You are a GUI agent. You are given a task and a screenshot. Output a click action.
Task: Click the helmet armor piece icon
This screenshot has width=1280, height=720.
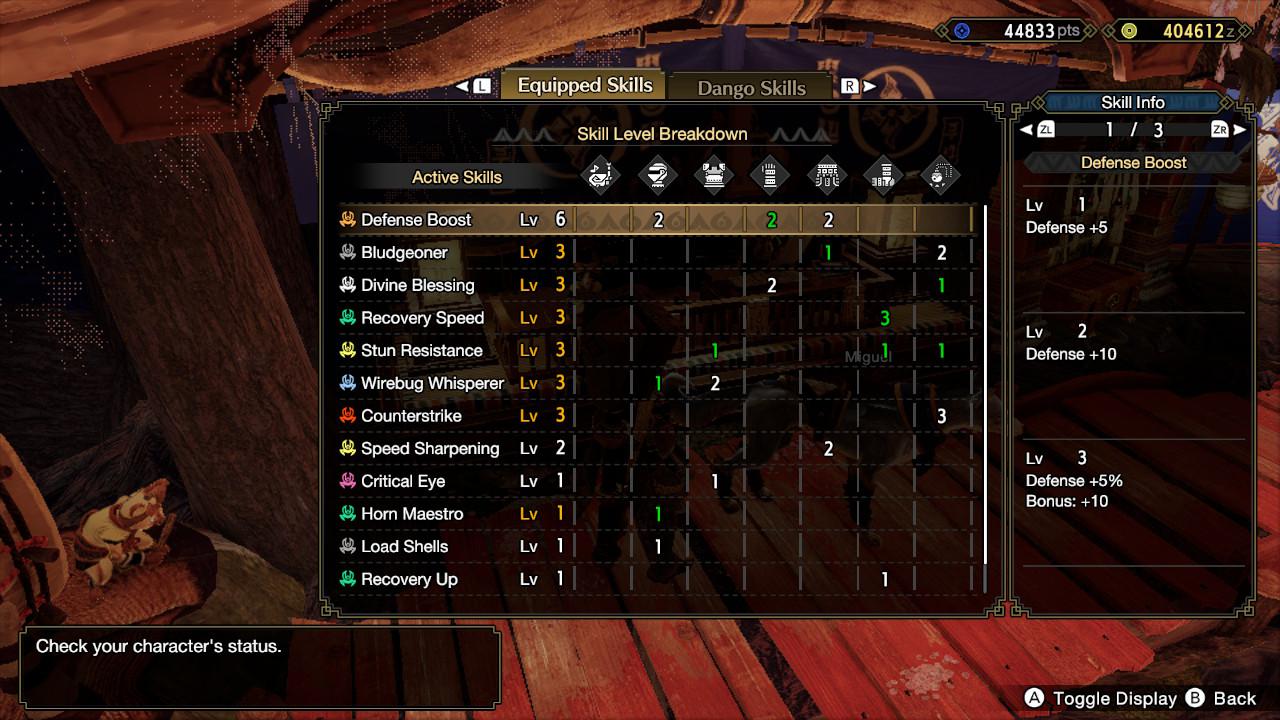(x=659, y=174)
